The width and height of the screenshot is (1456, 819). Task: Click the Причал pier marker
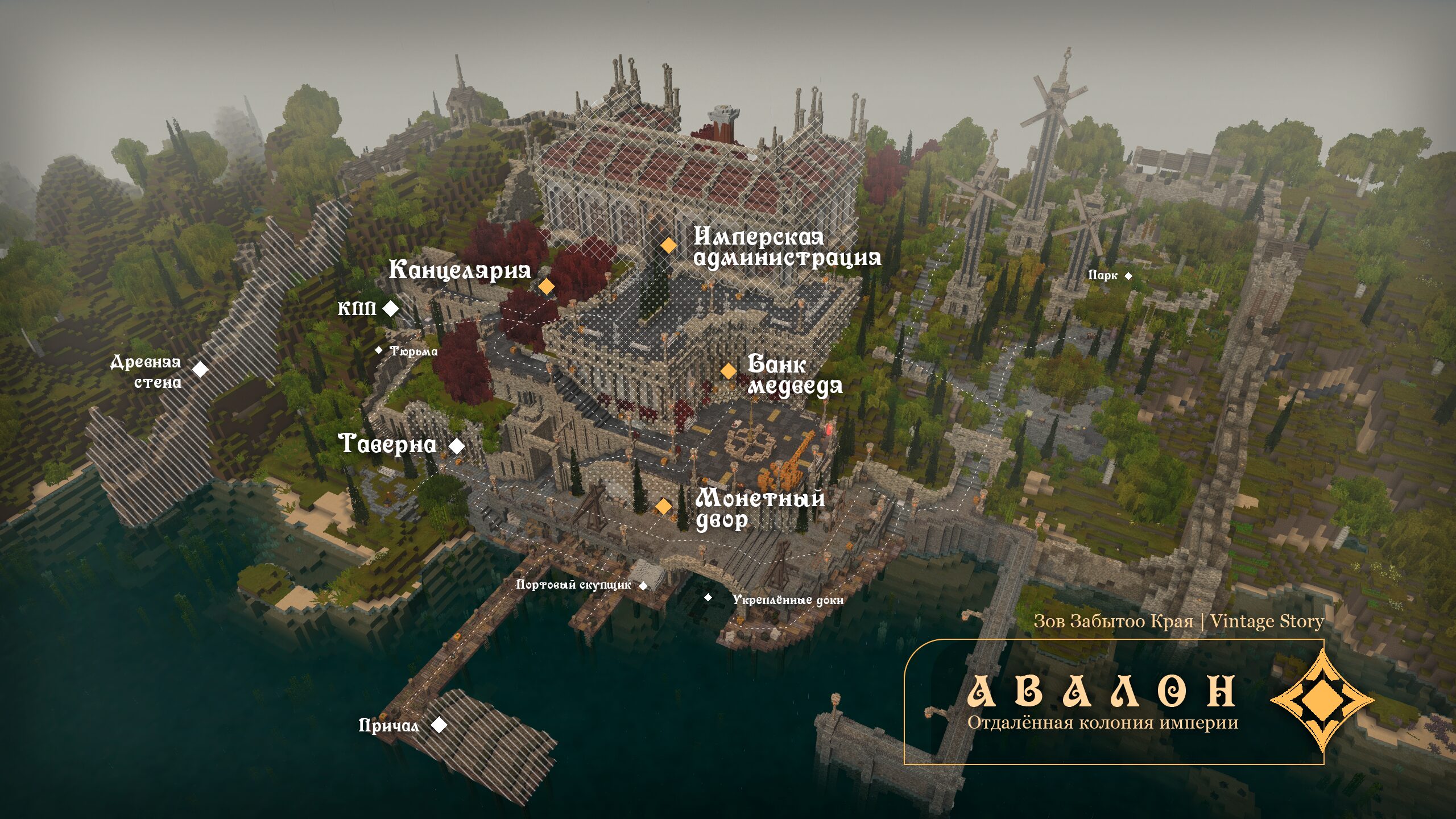(x=439, y=725)
